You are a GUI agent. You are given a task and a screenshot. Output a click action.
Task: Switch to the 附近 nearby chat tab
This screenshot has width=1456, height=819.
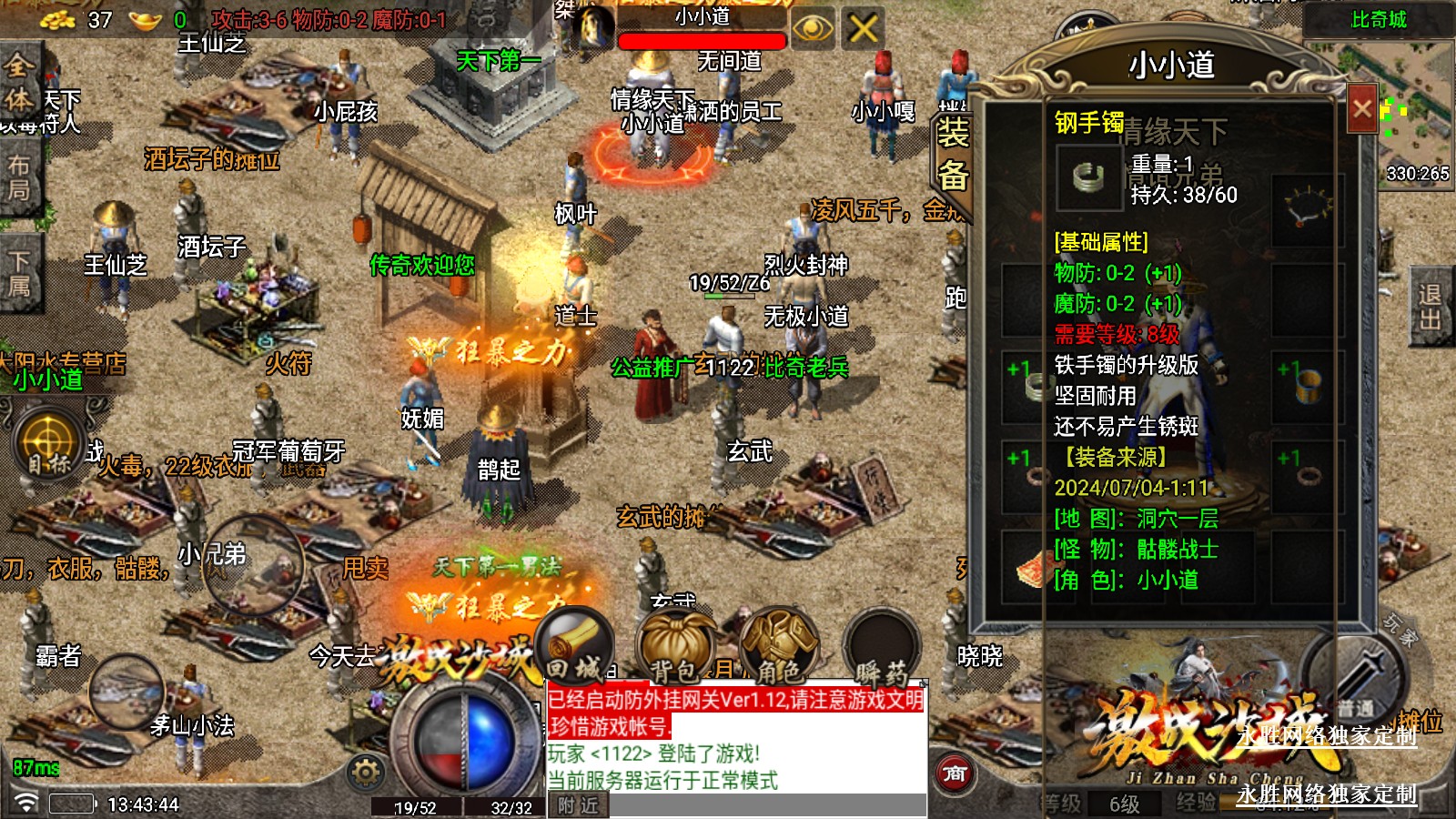click(x=579, y=805)
